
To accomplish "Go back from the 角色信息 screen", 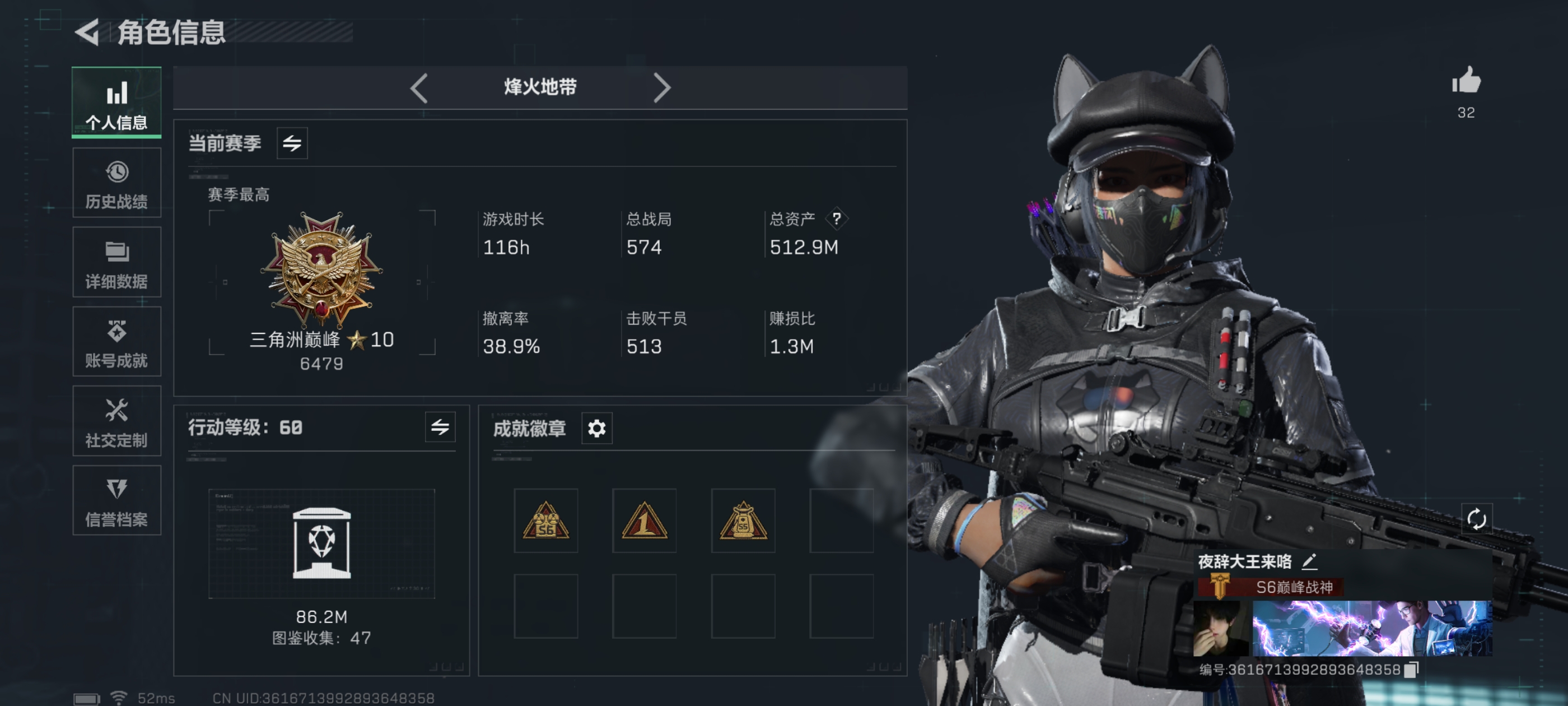I will [87, 32].
